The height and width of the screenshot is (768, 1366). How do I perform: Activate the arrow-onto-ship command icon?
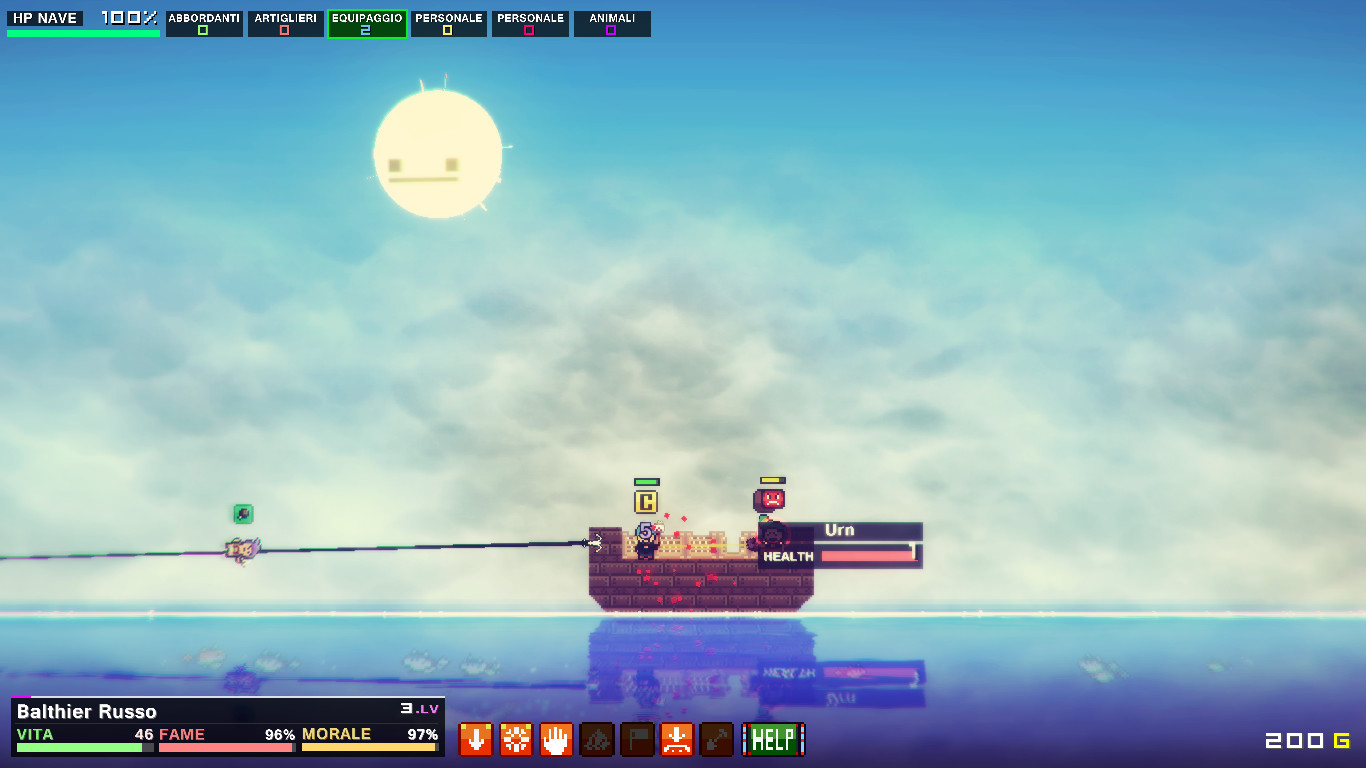point(677,740)
